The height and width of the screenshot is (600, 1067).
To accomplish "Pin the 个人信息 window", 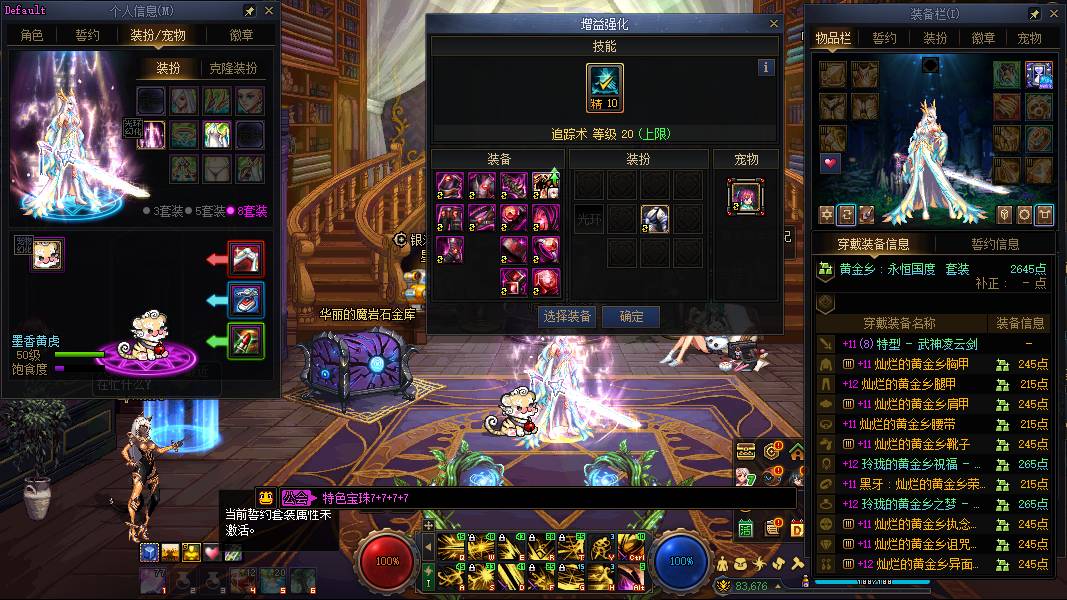I will point(249,11).
